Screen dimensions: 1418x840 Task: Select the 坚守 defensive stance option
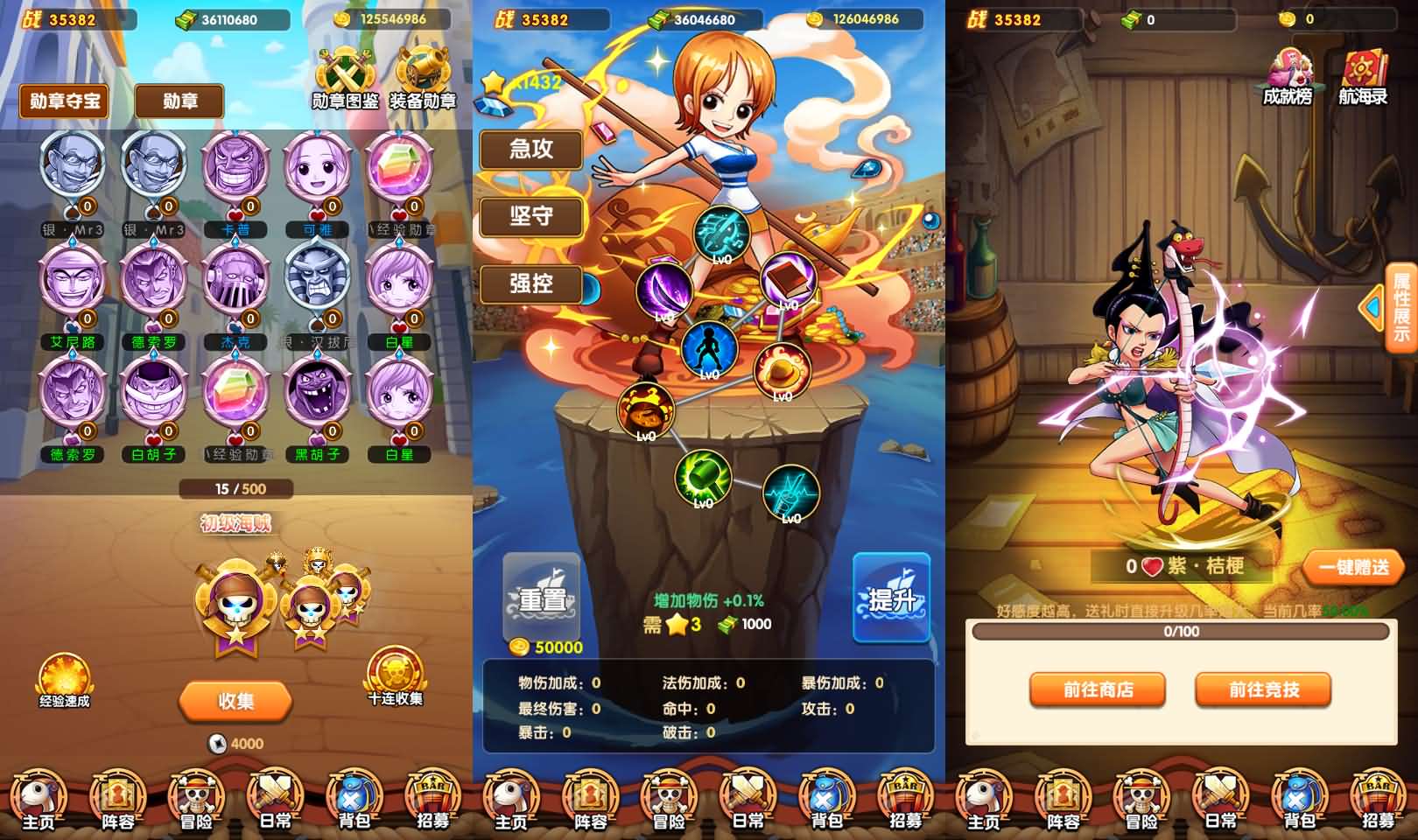531,217
